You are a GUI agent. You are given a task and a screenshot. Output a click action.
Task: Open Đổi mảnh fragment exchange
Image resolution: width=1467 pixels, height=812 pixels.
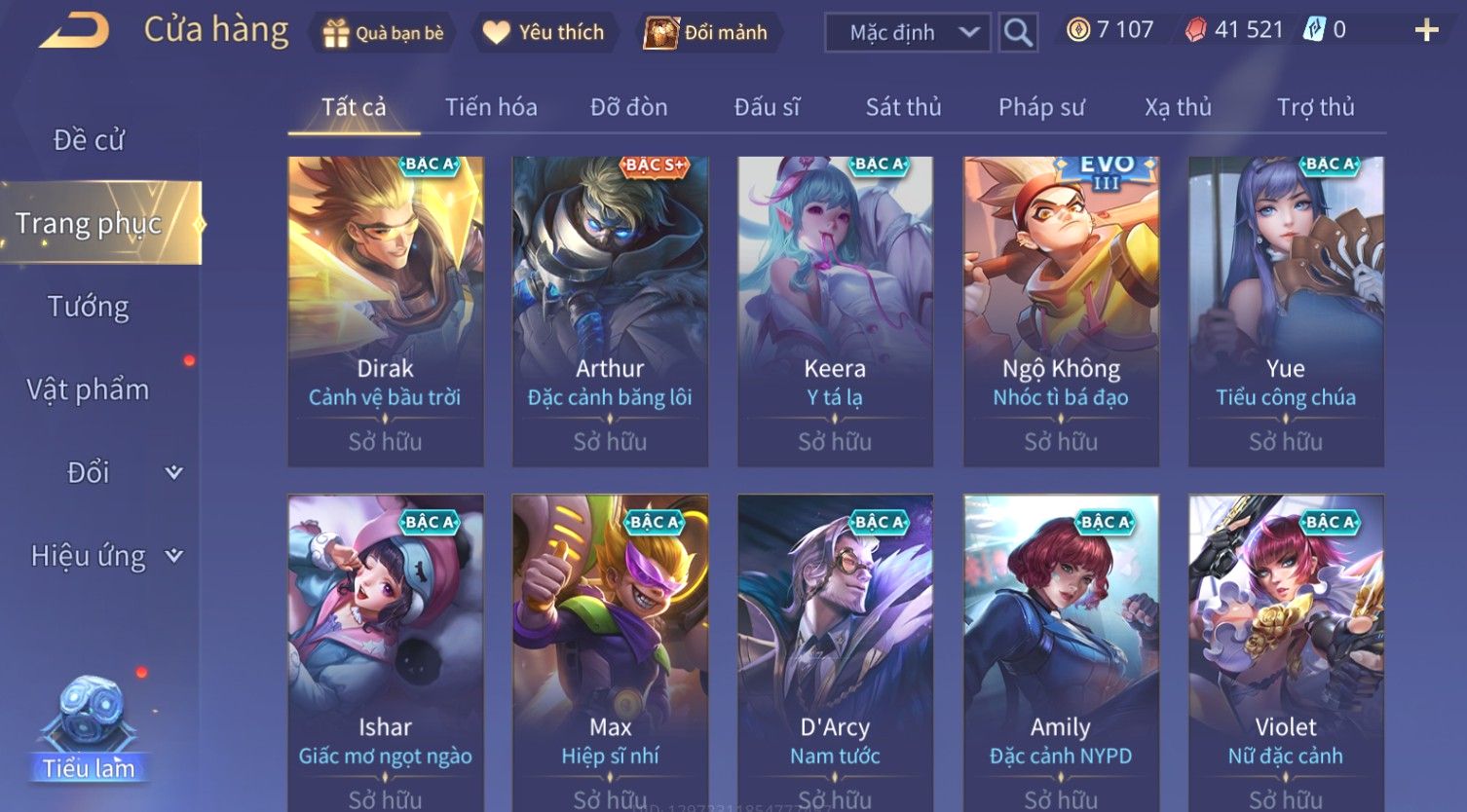[x=706, y=33]
